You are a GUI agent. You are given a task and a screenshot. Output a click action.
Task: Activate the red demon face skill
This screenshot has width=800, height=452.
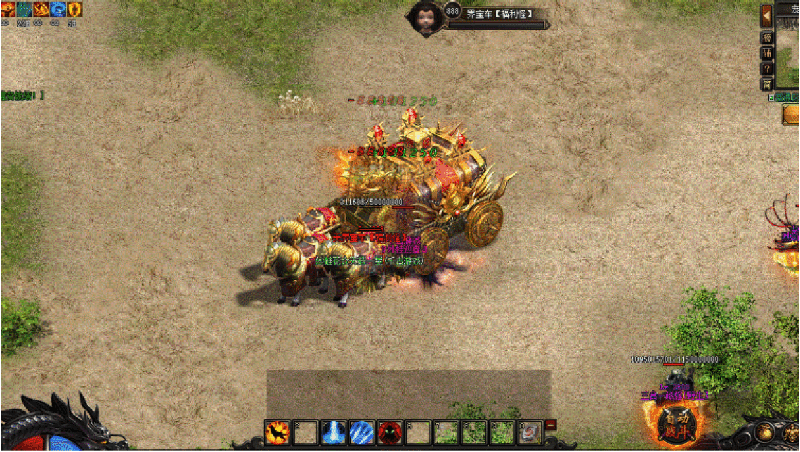coord(390,432)
